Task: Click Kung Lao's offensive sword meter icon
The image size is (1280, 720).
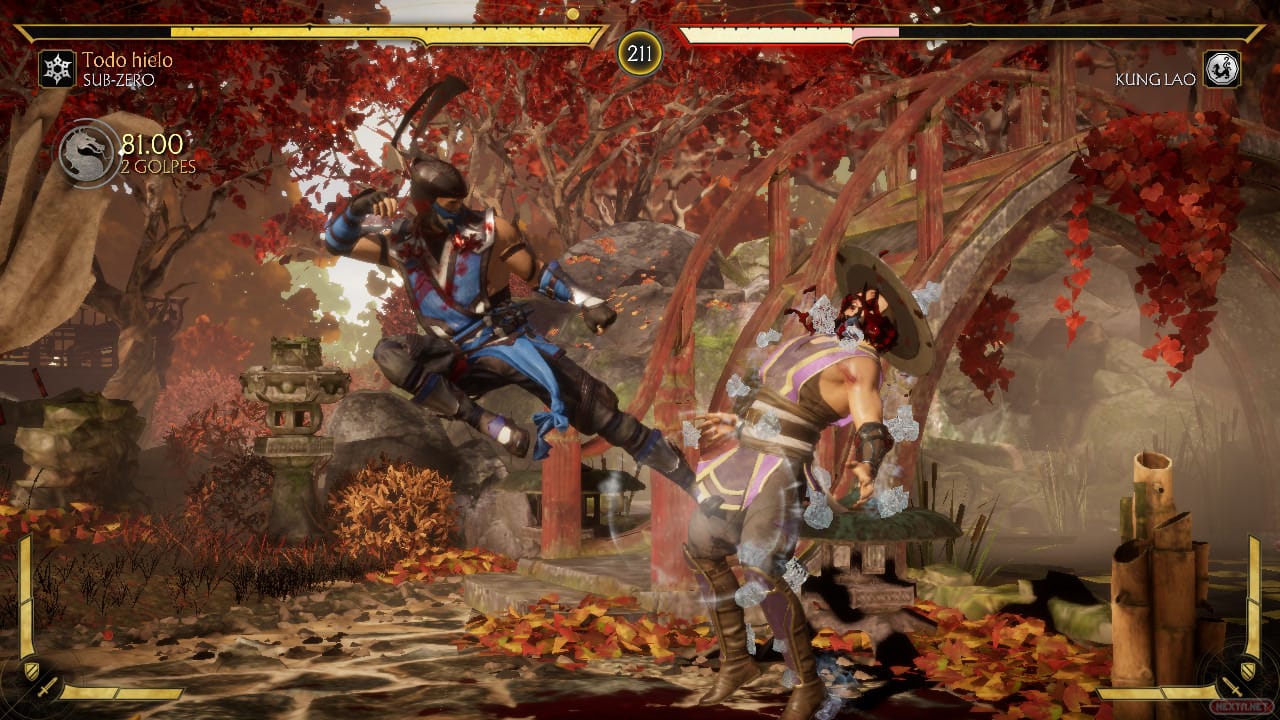Action: (1233, 688)
